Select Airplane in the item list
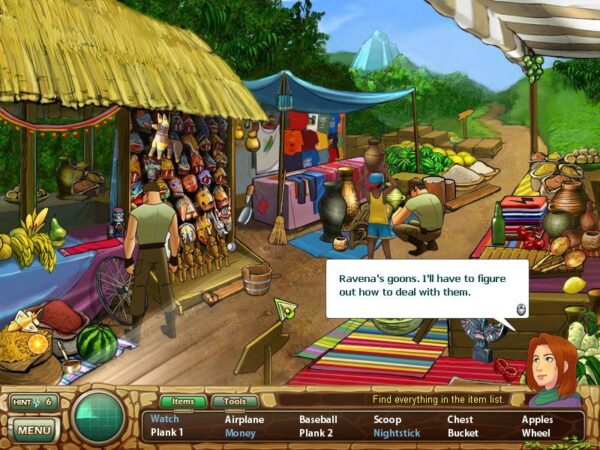 244,420
